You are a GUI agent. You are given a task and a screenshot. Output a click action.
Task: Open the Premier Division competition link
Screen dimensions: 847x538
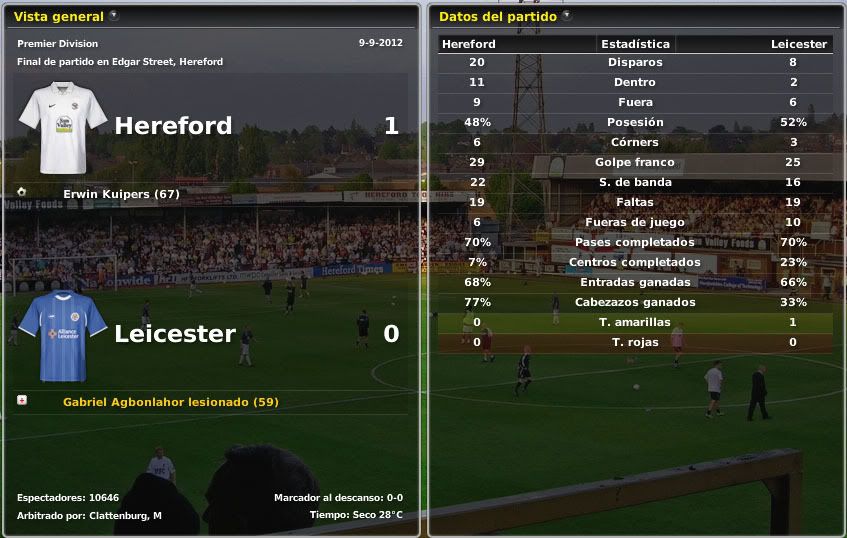click(58, 44)
